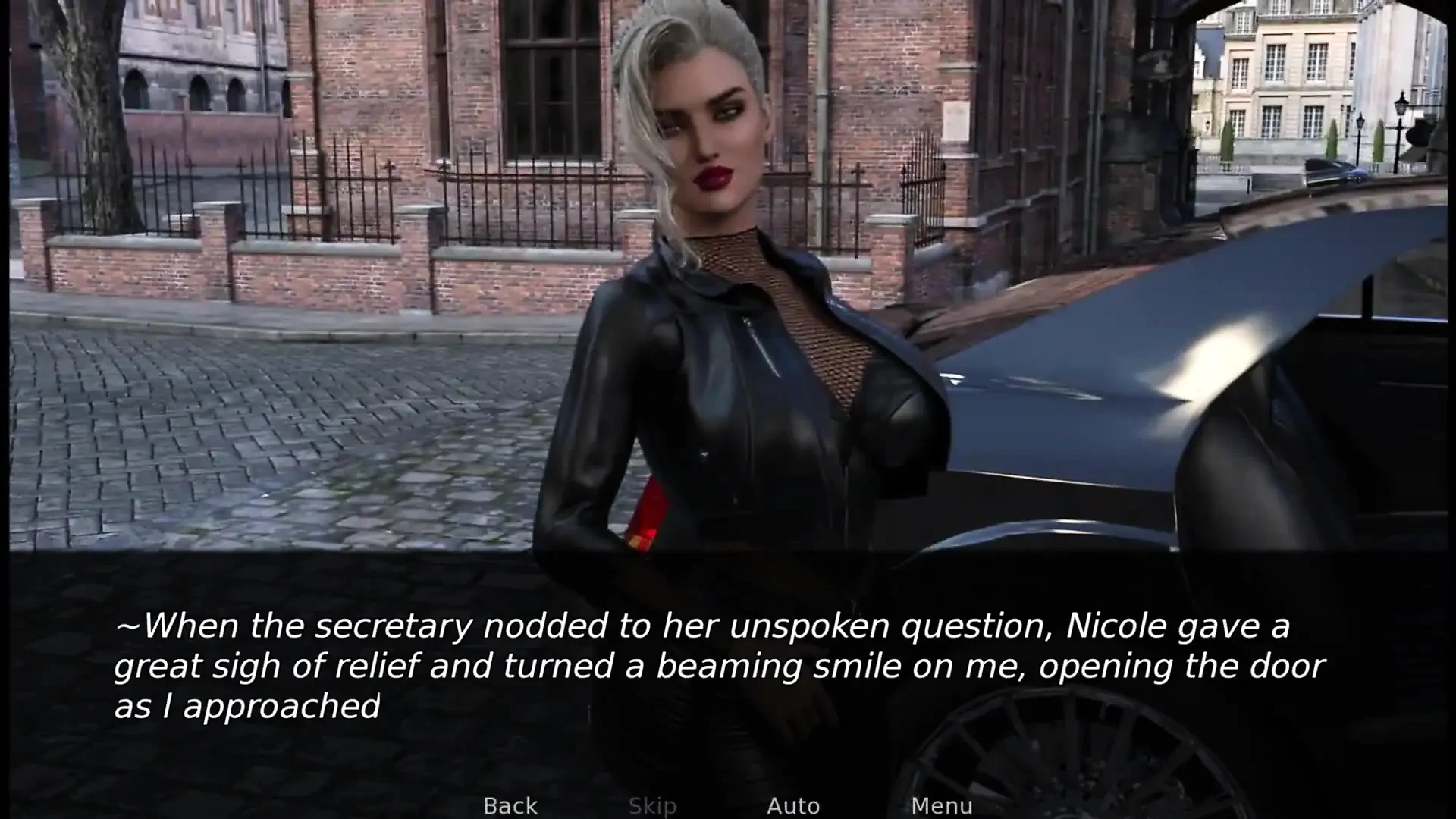
Task: Open the game Menu
Action: [941, 805]
